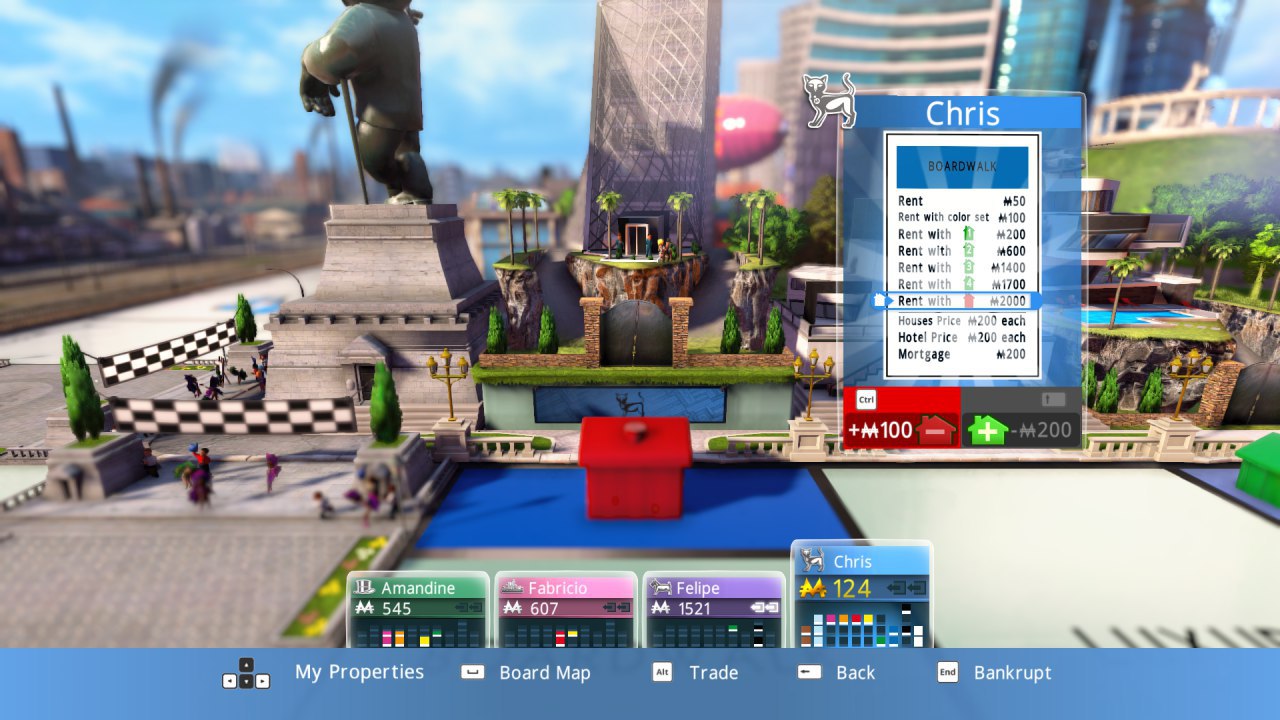The image size is (1280, 720).
Task: Select Amandine's player panel
Action: 418,609
